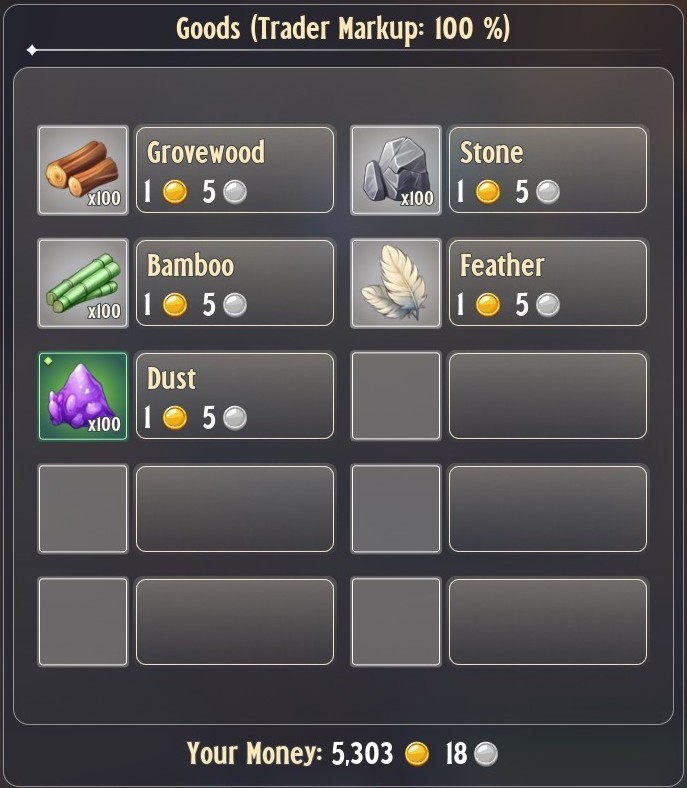The height and width of the screenshot is (788, 687).
Task: Select the Stone rocks icon slot
Action: coord(396,170)
